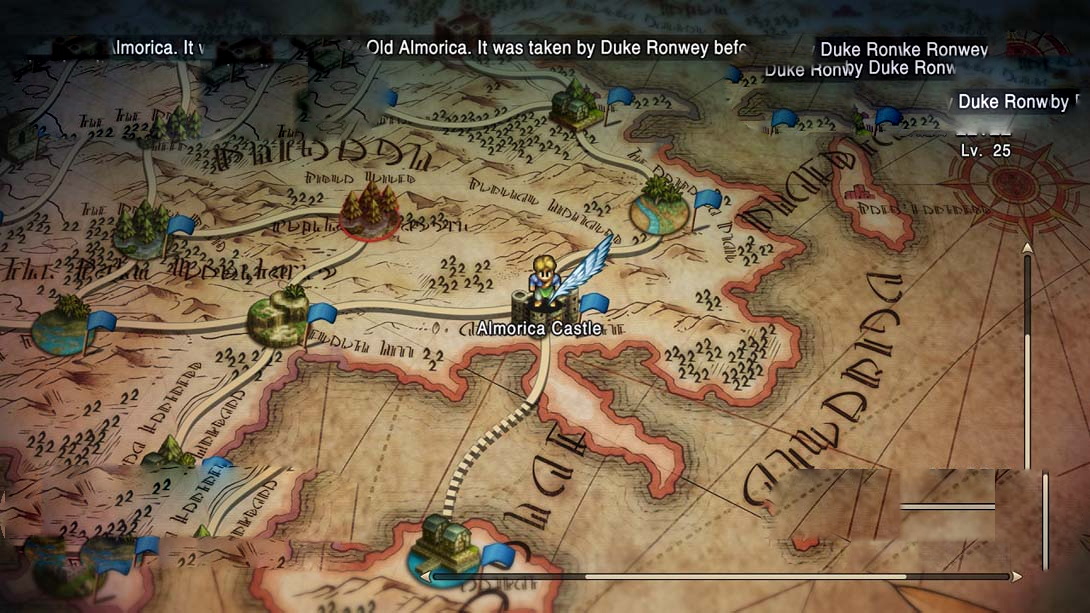1090x613 pixels.
Task: Select the rocky cliff node west of the castle
Action: 277,317
